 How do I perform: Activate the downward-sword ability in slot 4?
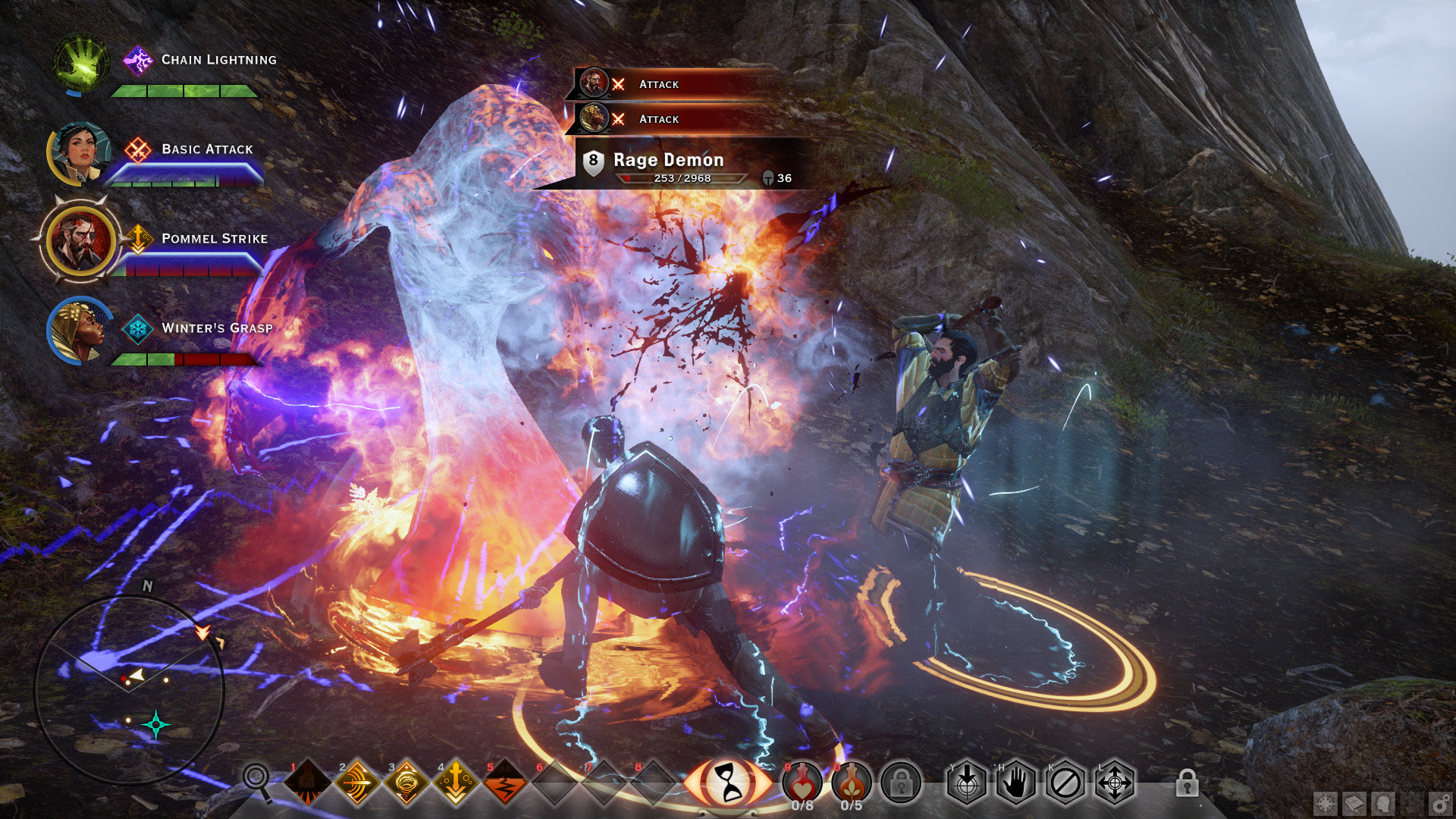pyautogui.click(x=456, y=783)
